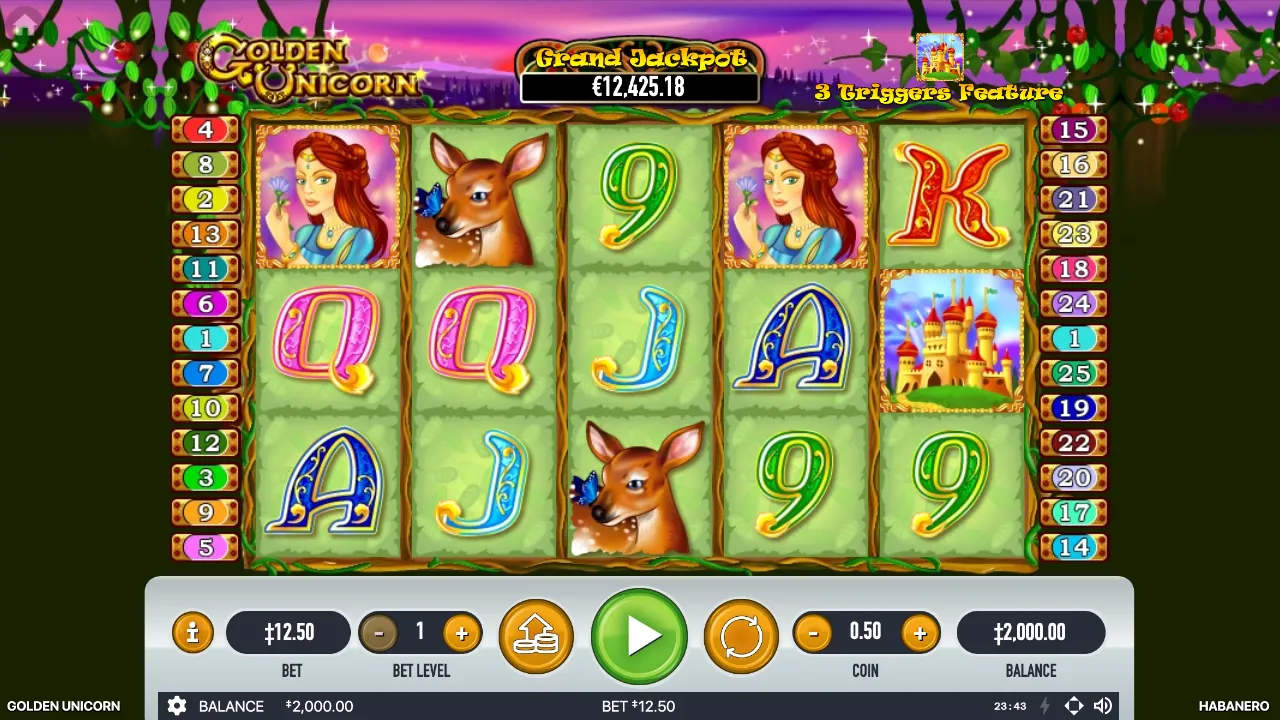
Task: Raise the coin value
Action: (x=919, y=633)
